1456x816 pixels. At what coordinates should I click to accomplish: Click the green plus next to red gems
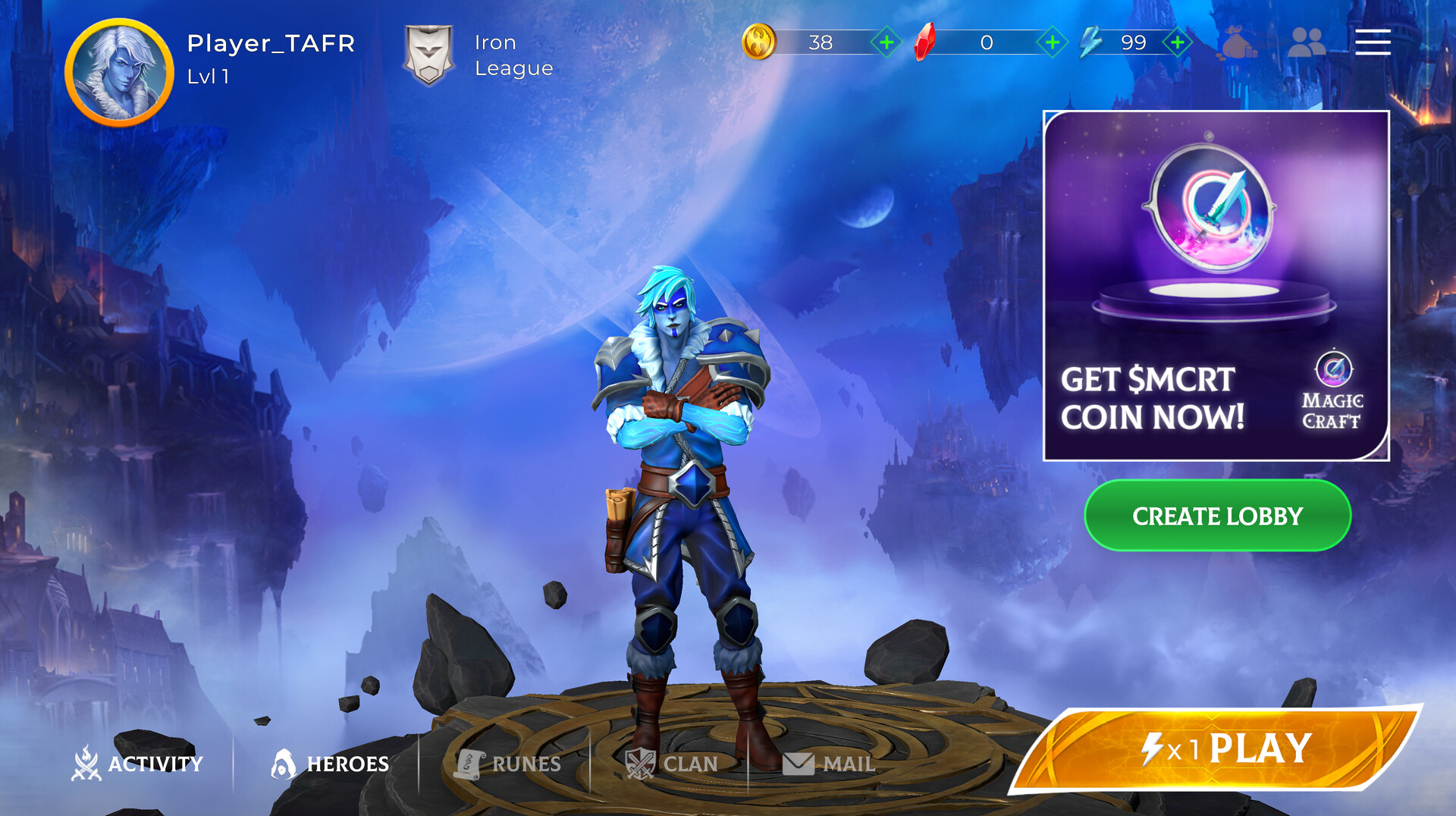coord(1053,43)
